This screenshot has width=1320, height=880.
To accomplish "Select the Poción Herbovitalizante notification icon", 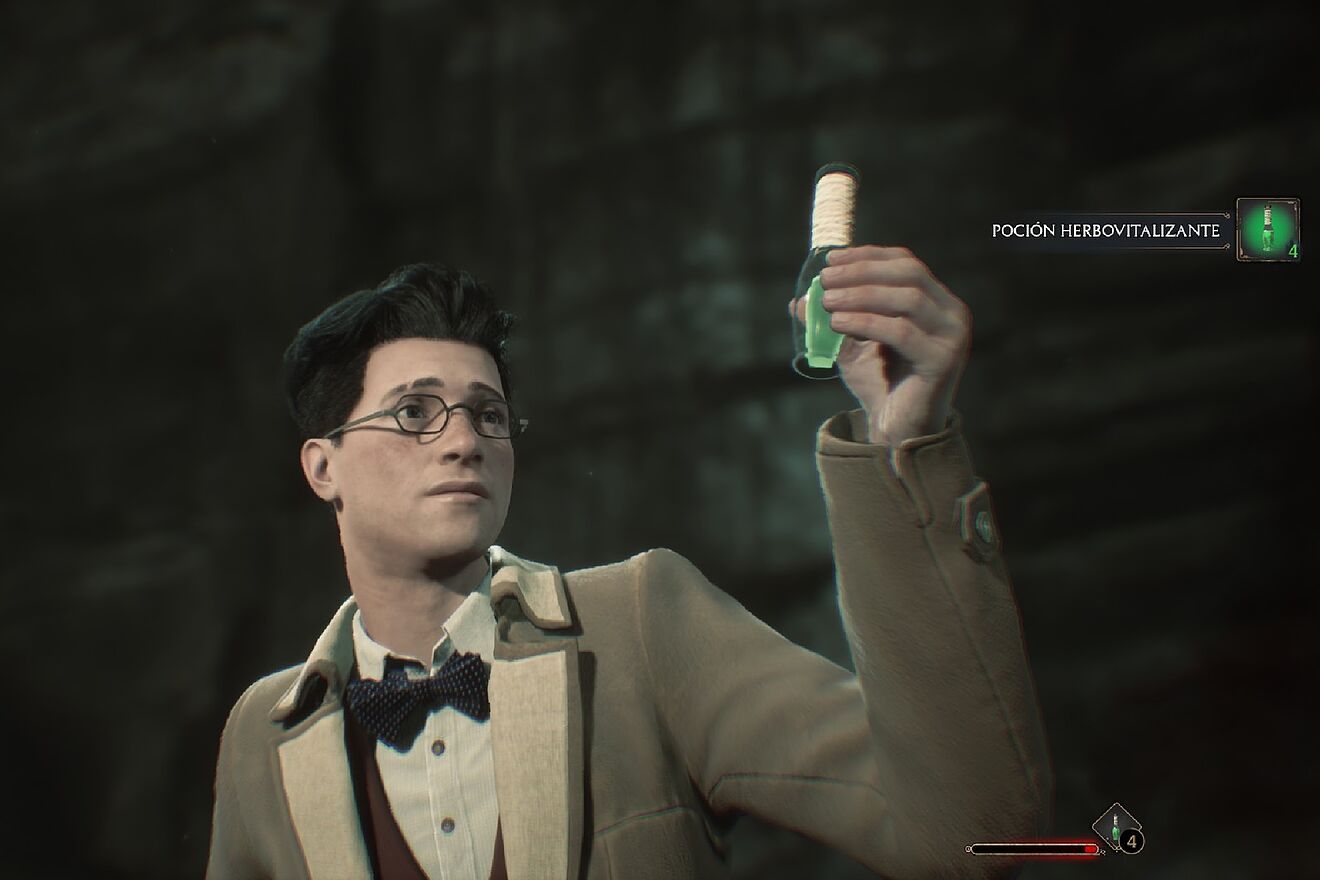I will (1267, 229).
